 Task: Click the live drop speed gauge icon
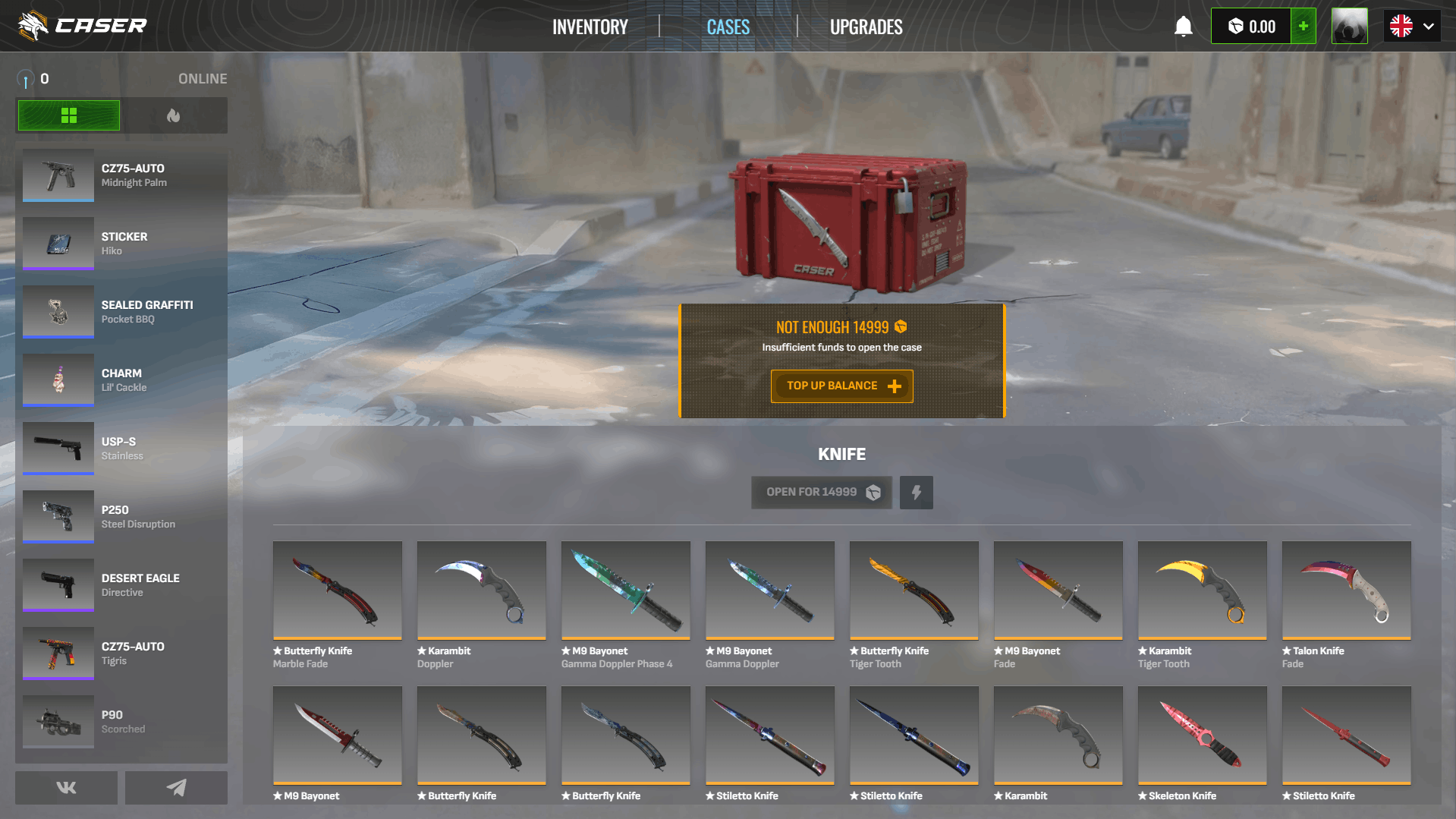tap(26, 78)
